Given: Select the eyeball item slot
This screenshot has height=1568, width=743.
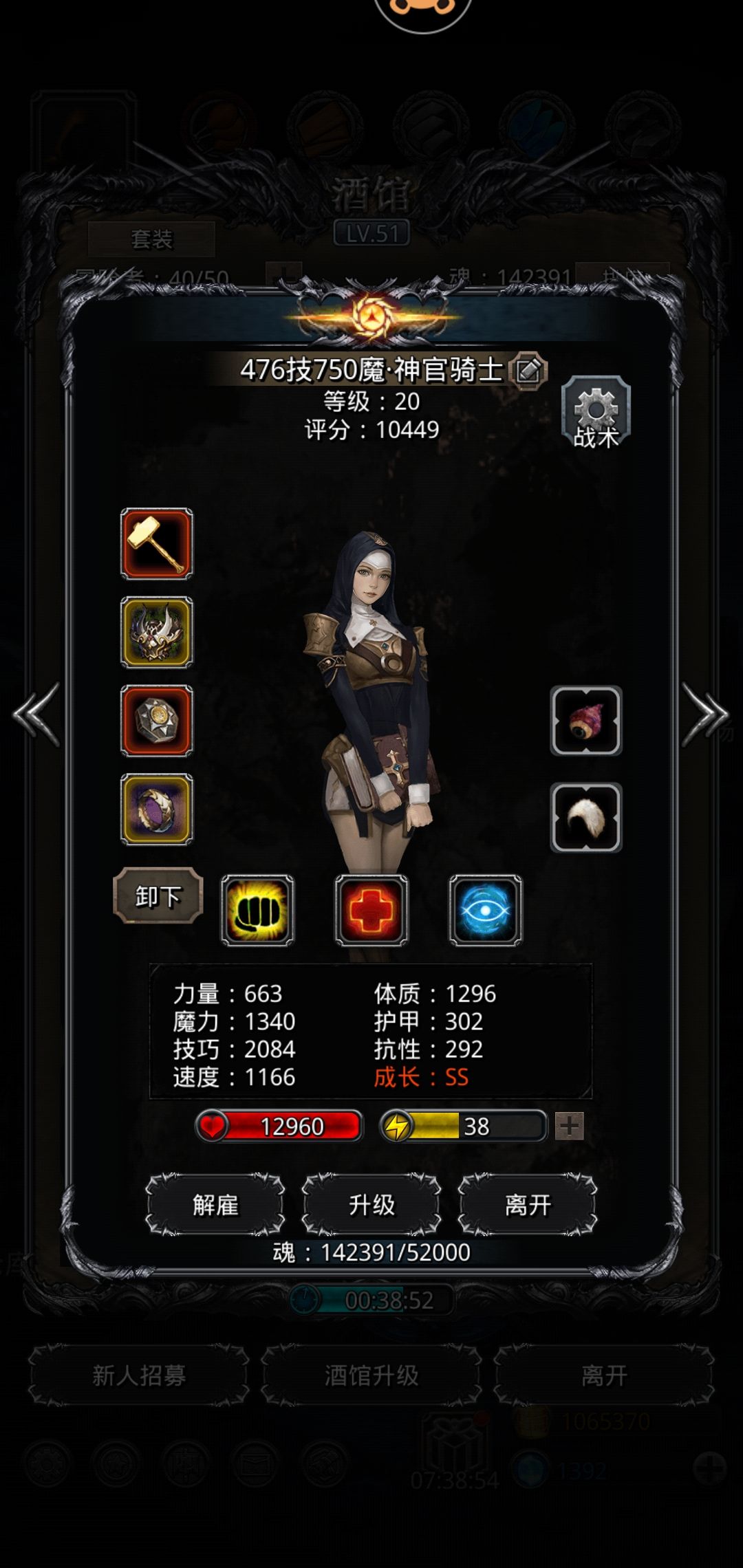Looking at the screenshot, I should 586,721.
